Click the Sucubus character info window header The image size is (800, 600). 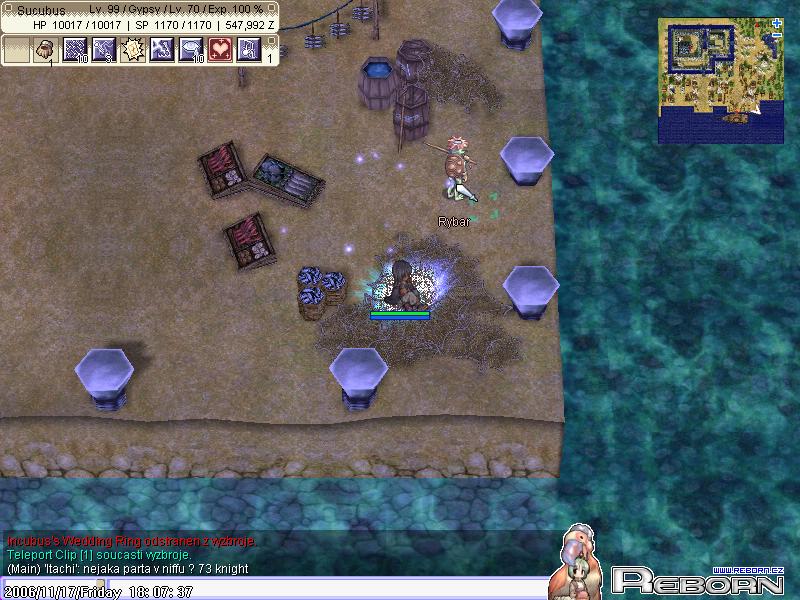click(140, 9)
